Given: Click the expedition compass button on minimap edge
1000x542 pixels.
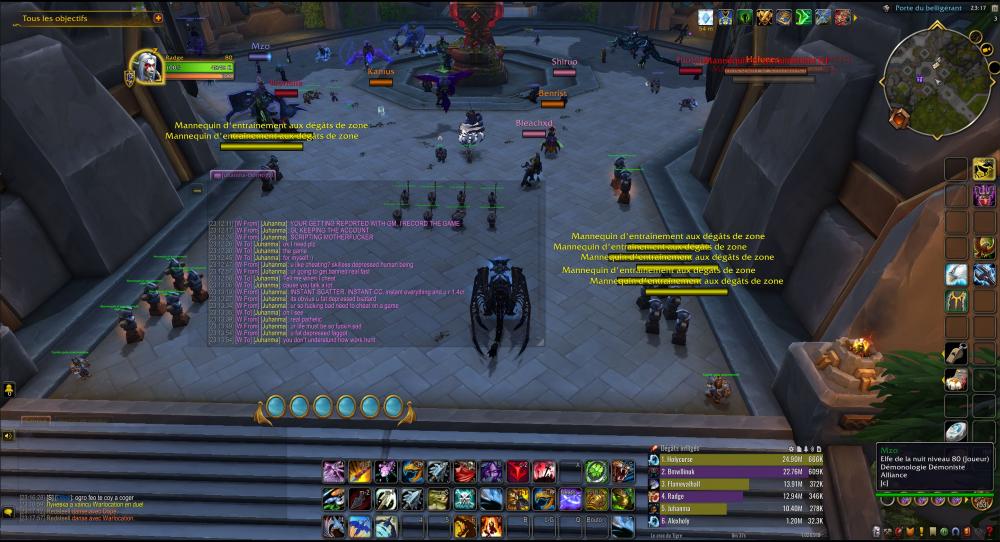Looking at the screenshot, I should tap(898, 118).
